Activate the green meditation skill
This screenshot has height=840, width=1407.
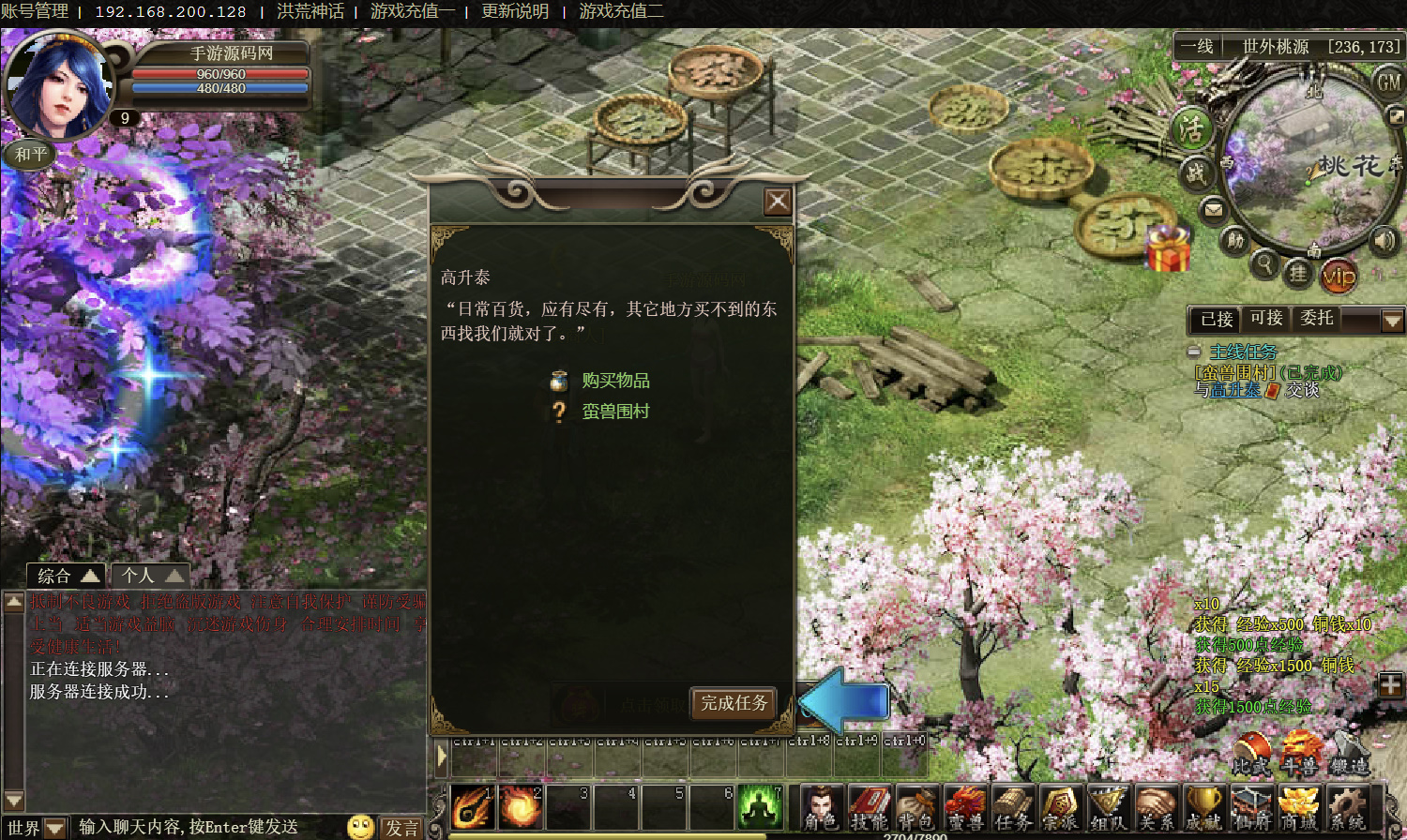tap(760, 806)
